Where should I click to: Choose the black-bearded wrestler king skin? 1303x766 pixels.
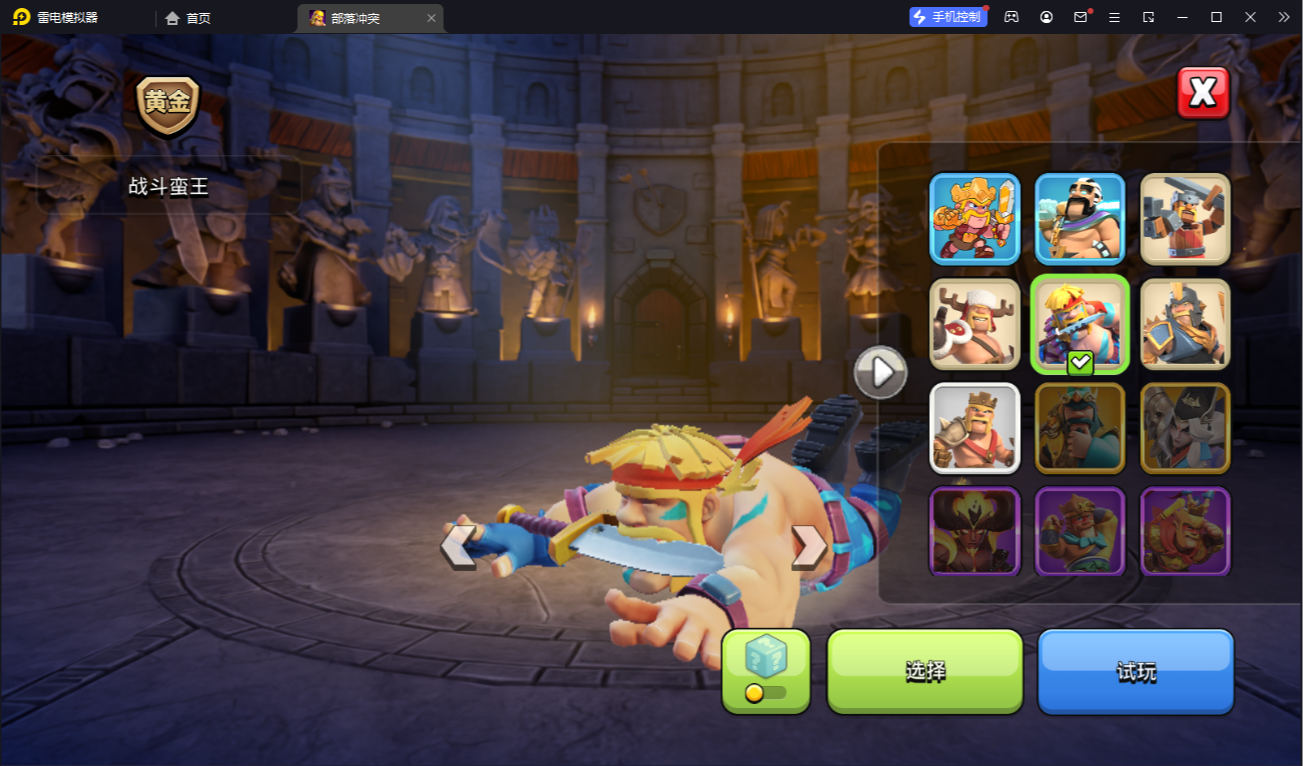(x=1080, y=219)
